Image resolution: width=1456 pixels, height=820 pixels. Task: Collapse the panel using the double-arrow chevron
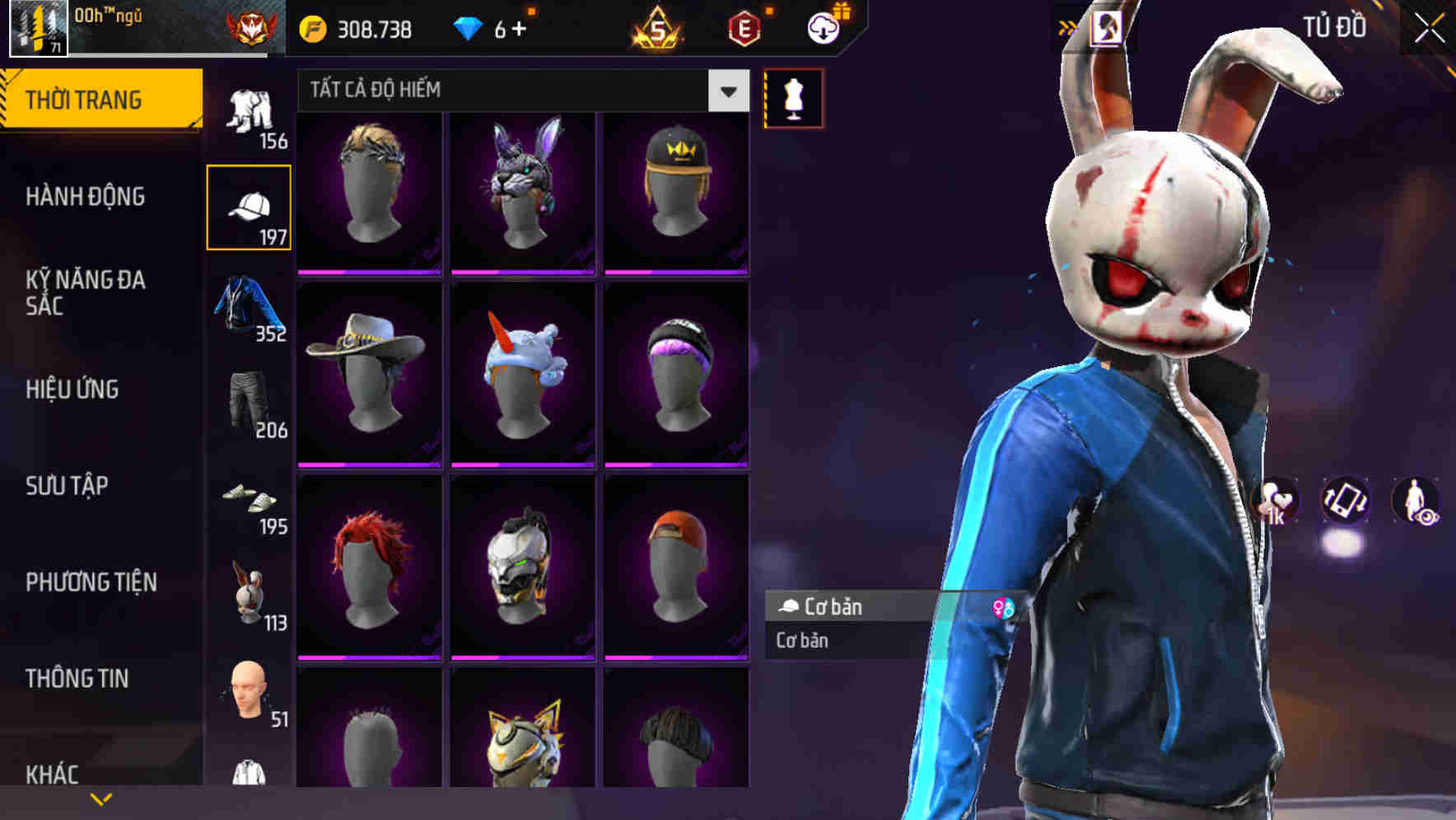pyautogui.click(x=1068, y=26)
